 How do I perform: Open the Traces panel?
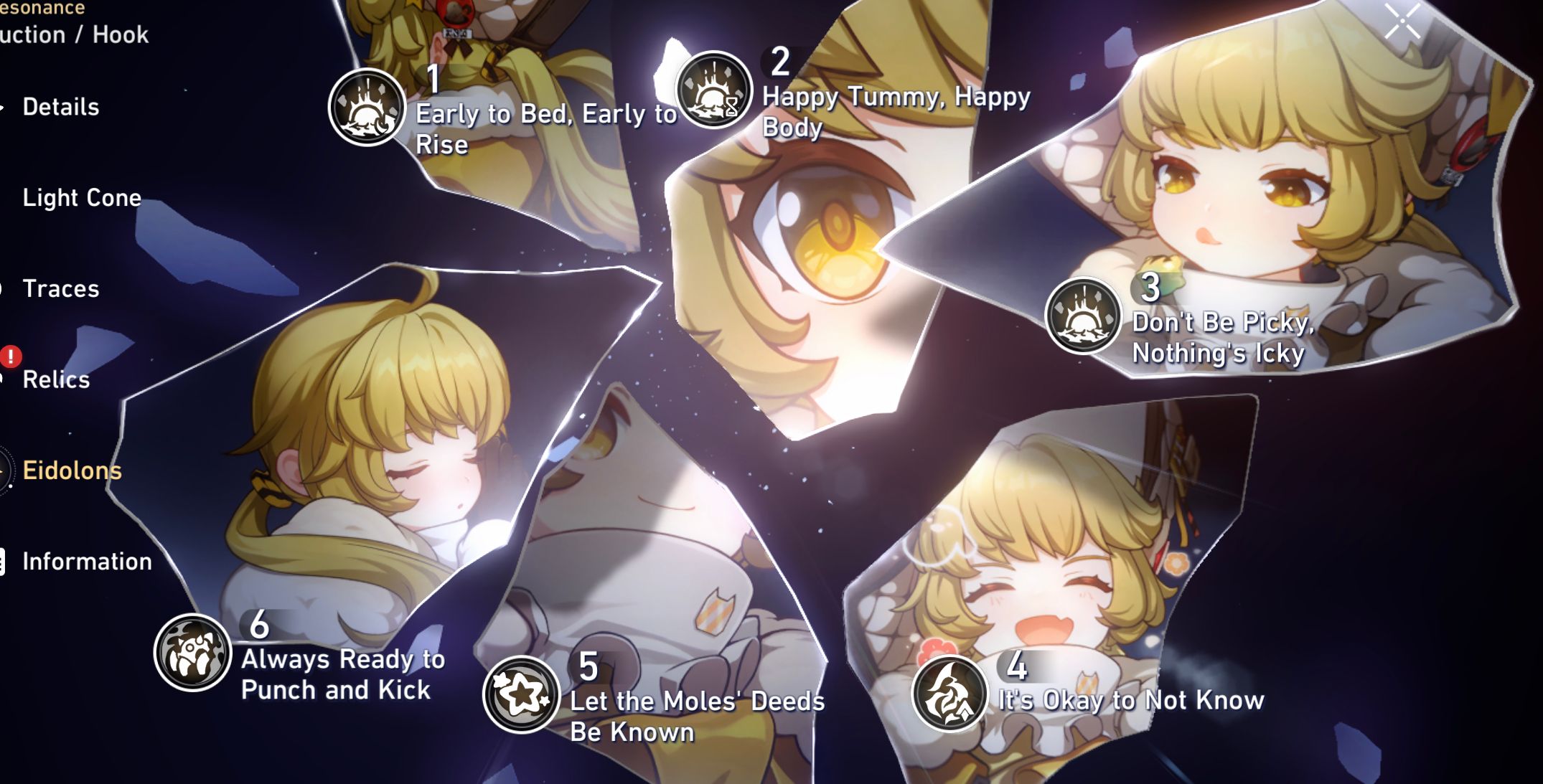coord(60,290)
